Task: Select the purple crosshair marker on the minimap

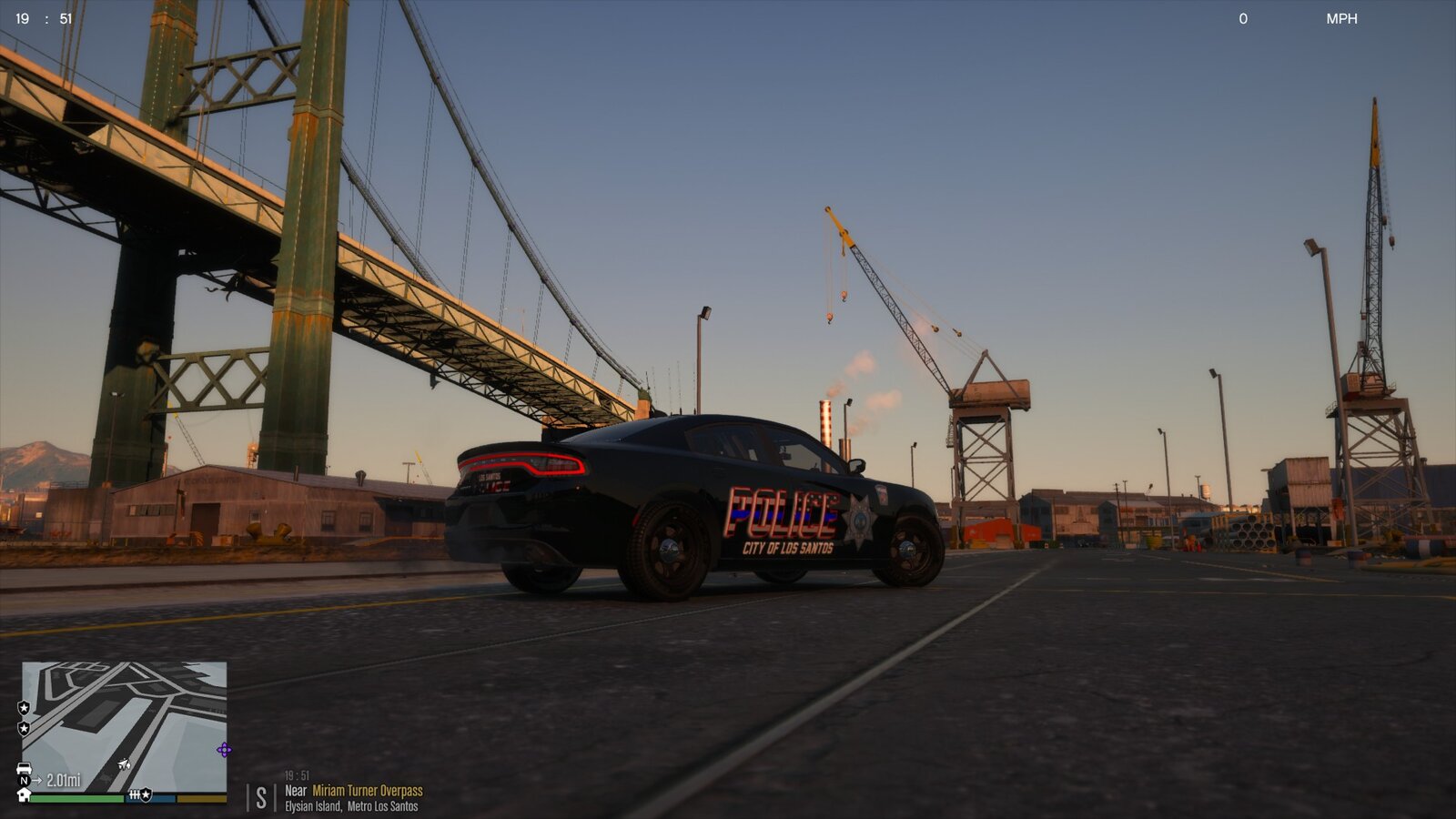Action: pyautogui.click(x=224, y=750)
